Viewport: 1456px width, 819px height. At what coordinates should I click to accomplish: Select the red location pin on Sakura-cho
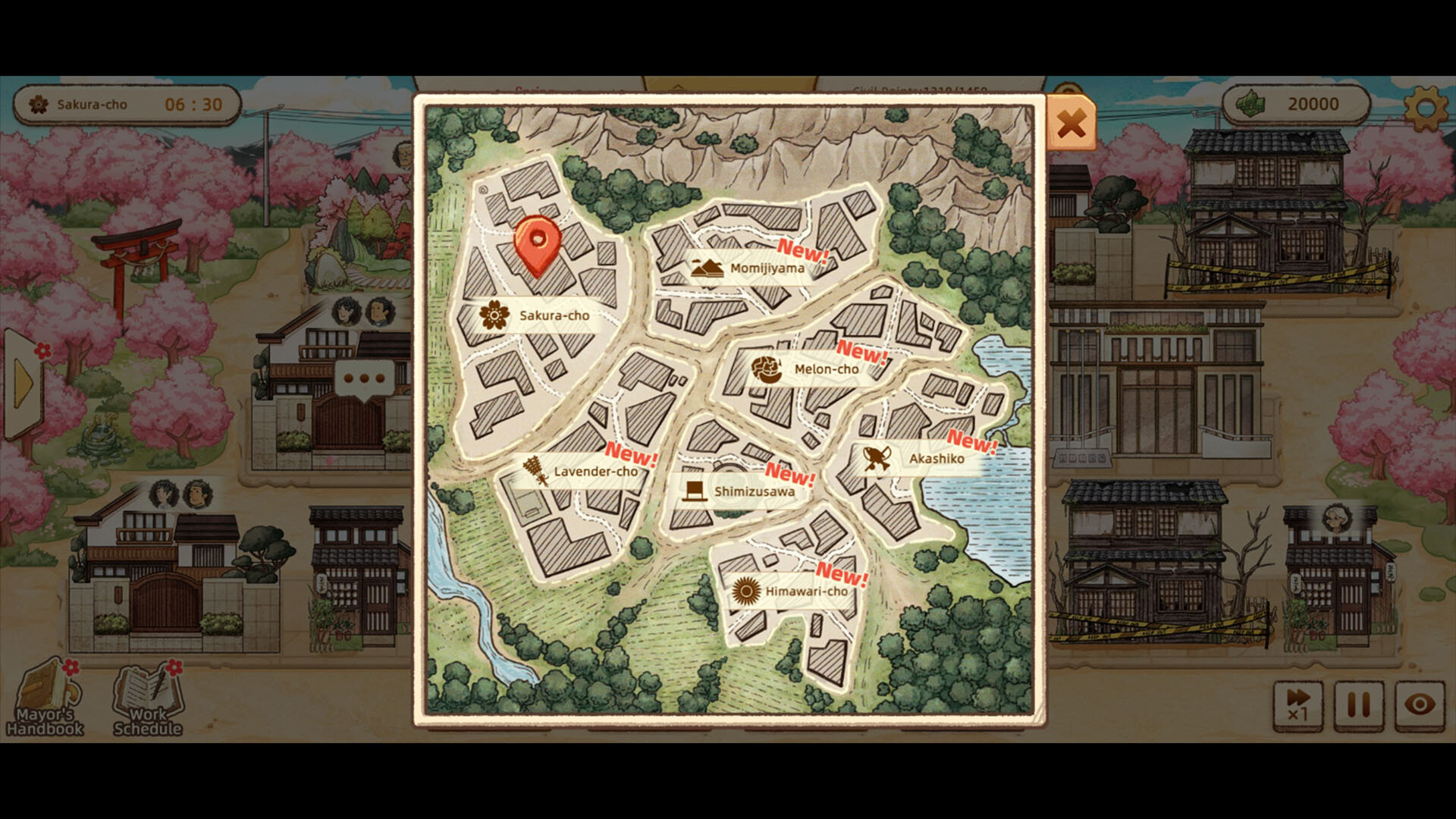click(537, 239)
